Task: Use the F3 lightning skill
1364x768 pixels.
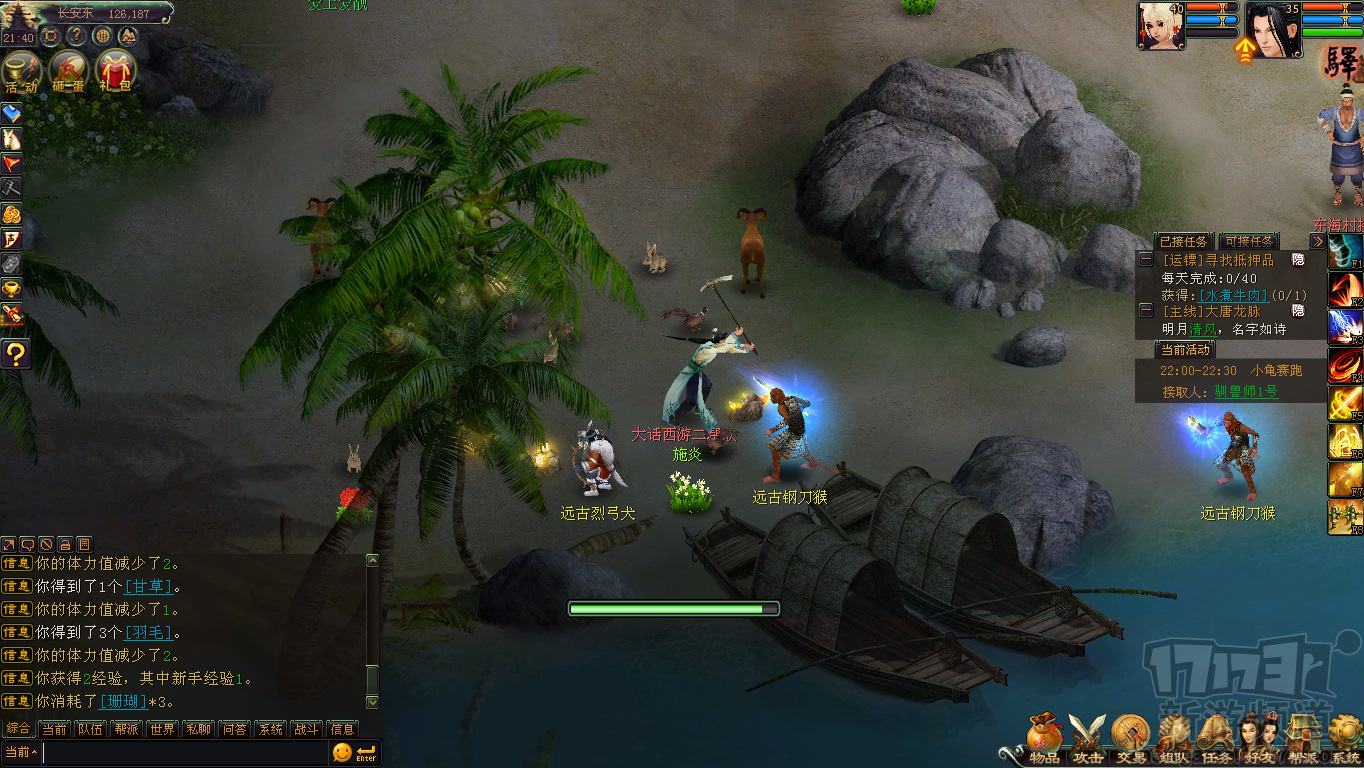Action: 1345,328
